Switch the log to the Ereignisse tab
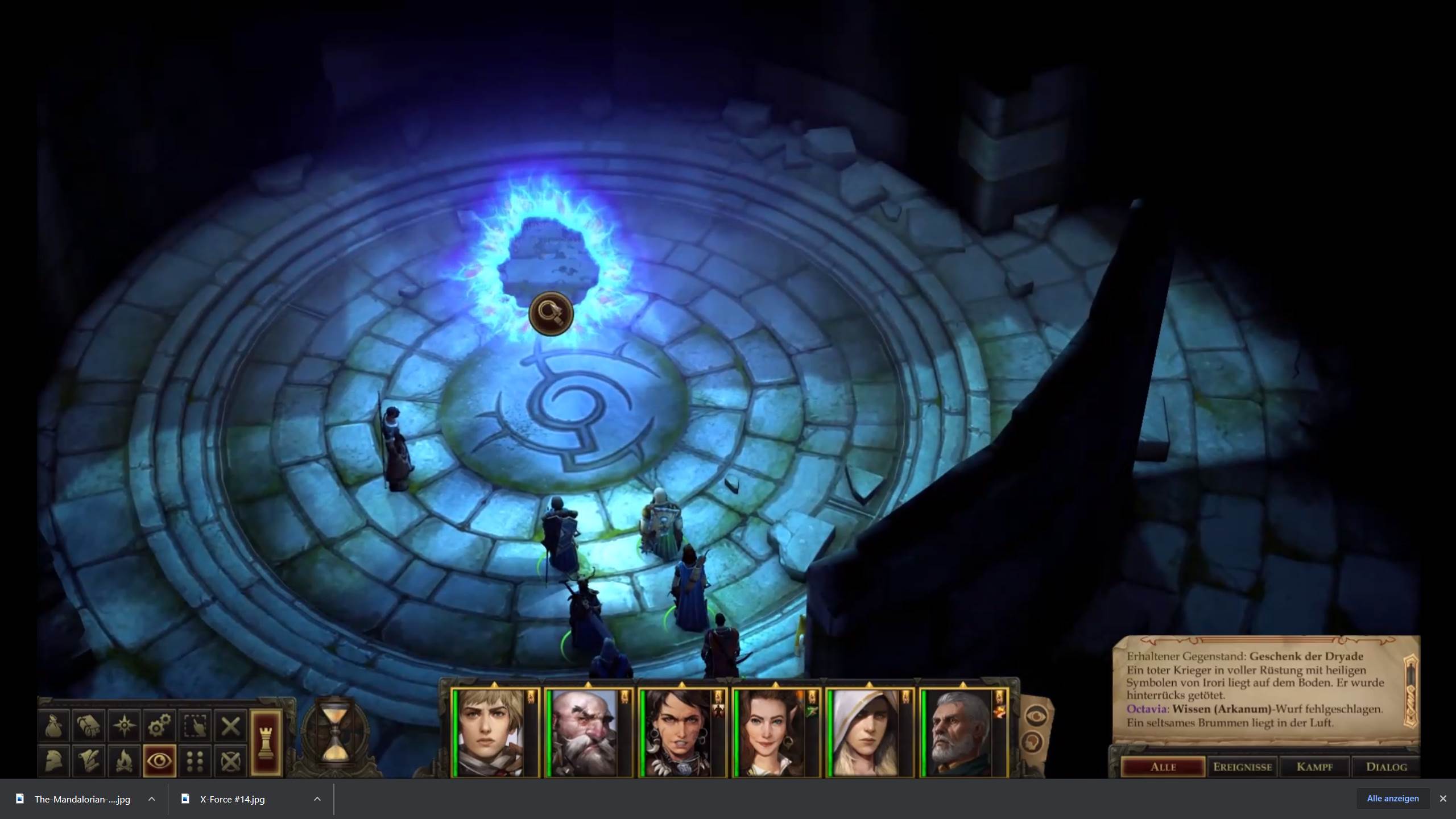The height and width of the screenshot is (819, 1456). coord(1242,767)
